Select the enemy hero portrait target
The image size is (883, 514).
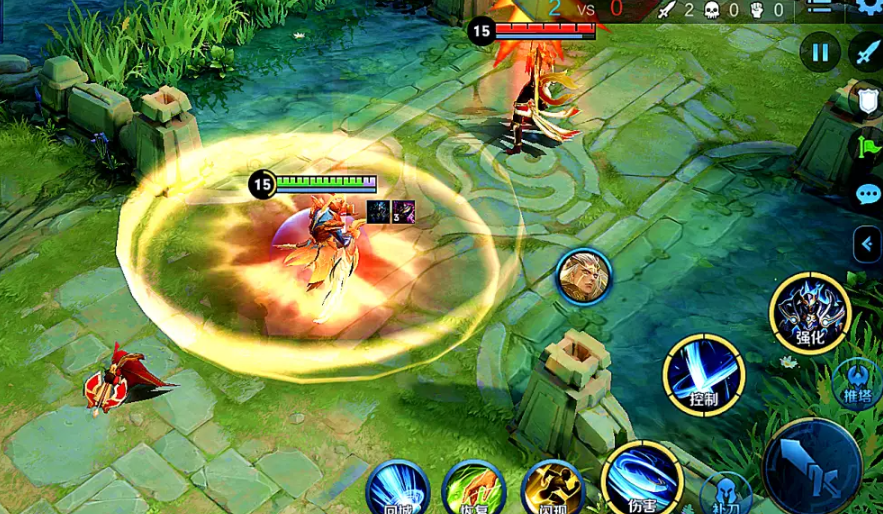pos(584,277)
